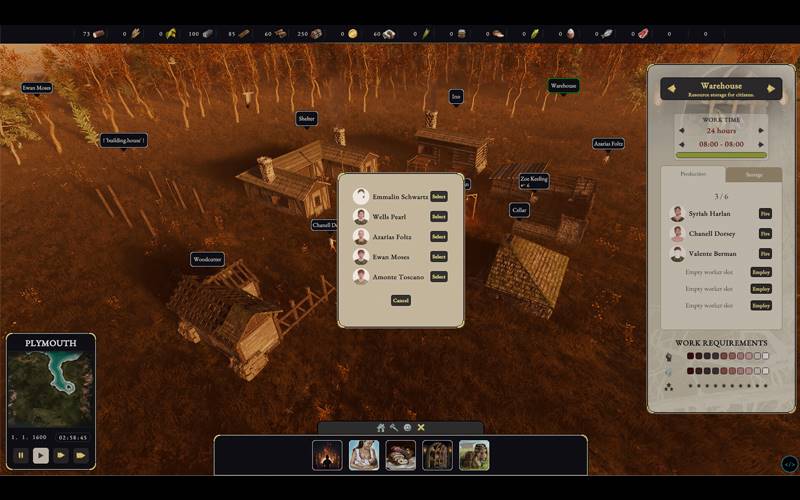Close the build bar with the X icon
Viewport: 800px width, 500px height.
tap(421, 428)
